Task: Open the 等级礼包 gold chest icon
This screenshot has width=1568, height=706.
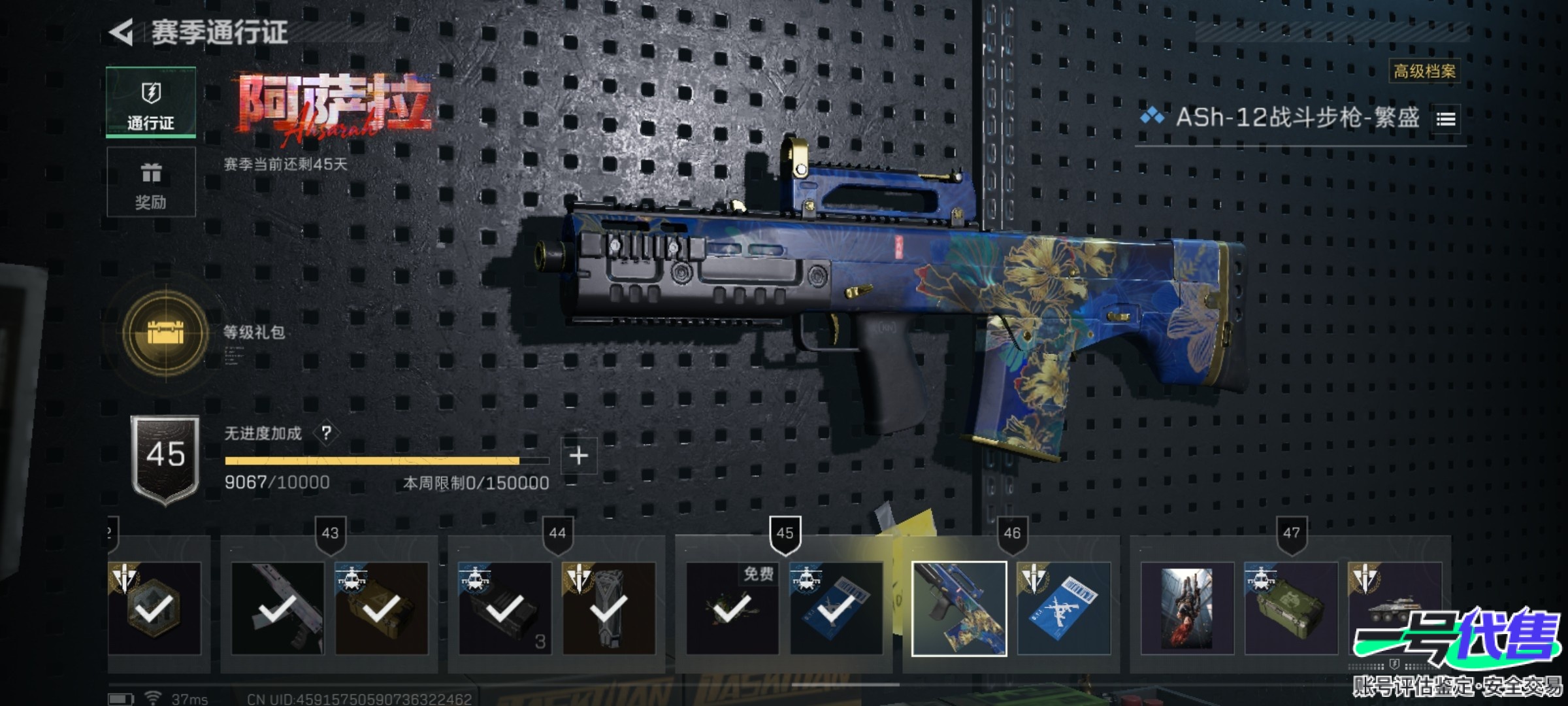Action: click(x=166, y=333)
